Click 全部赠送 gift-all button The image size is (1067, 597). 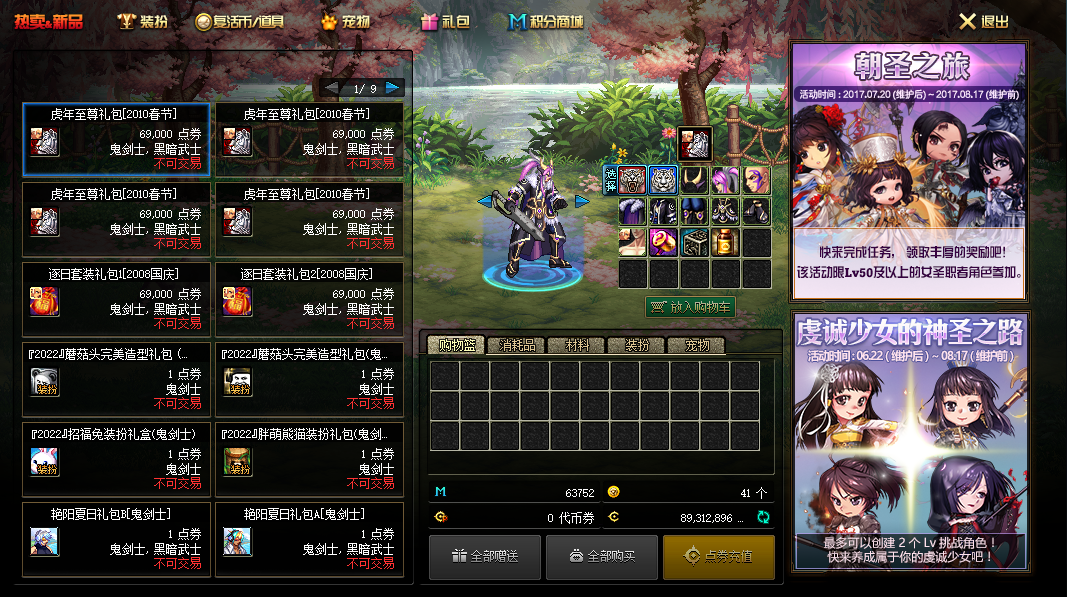485,556
